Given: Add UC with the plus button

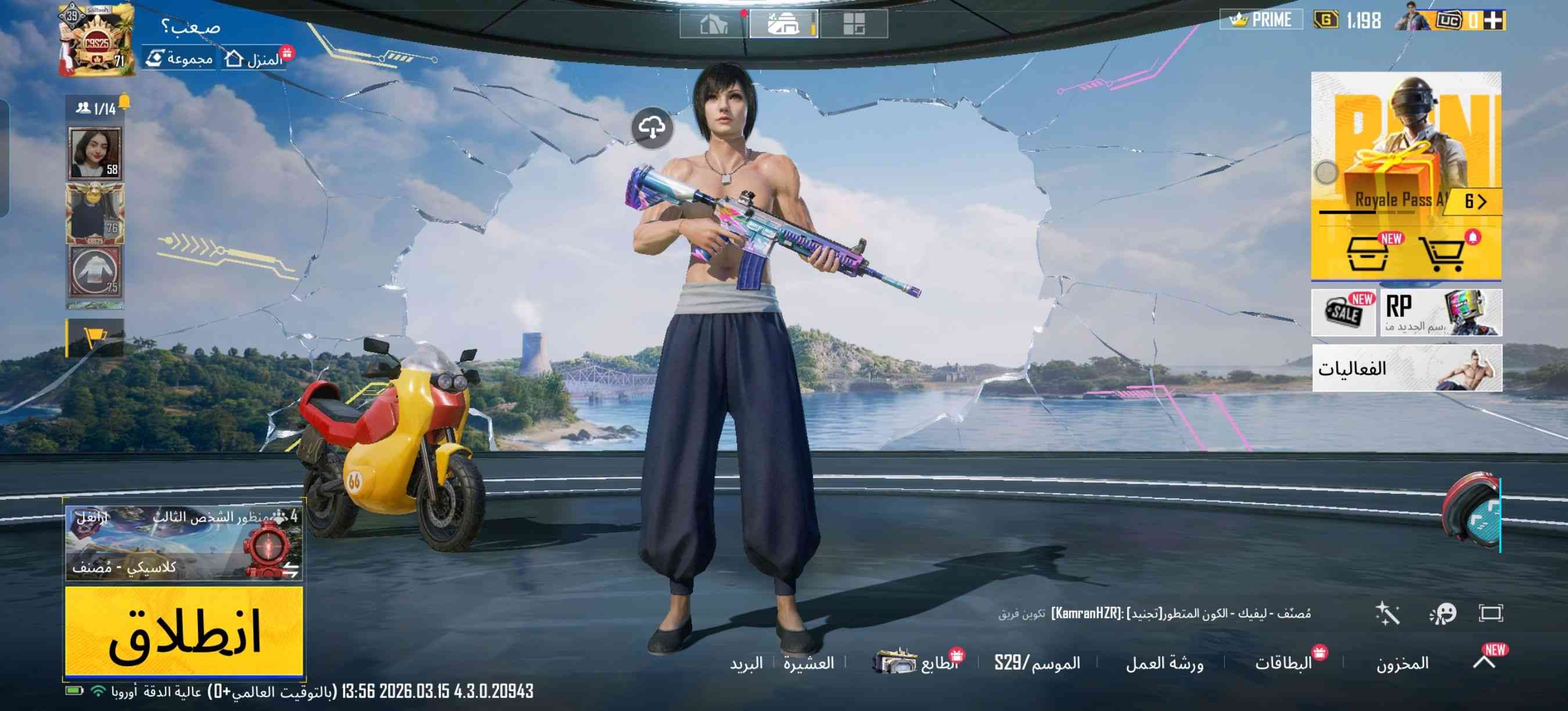Looking at the screenshot, I should pyautogui.click(x=1493, y=21).
